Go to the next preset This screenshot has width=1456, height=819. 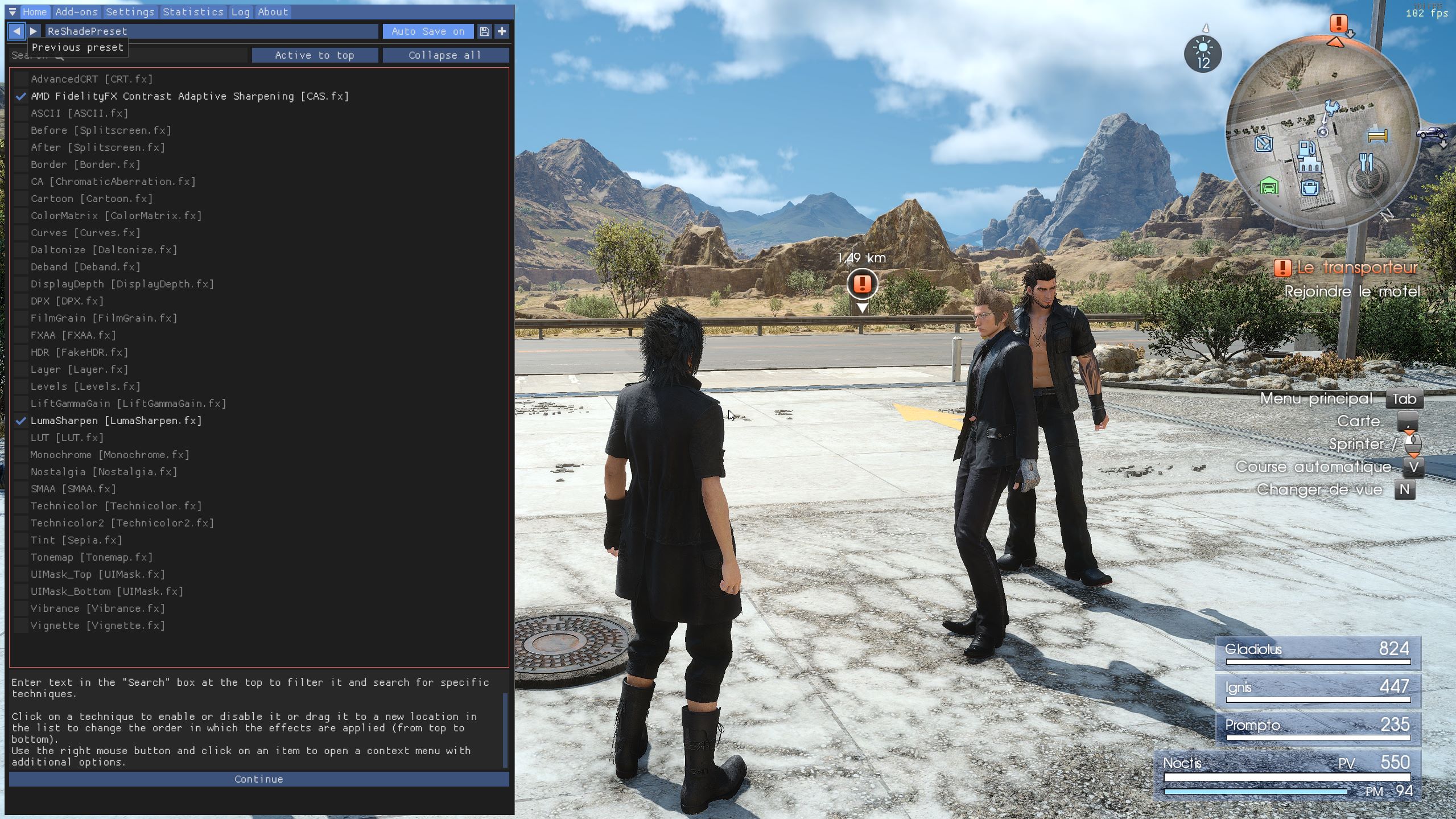[x=34, y=31]
